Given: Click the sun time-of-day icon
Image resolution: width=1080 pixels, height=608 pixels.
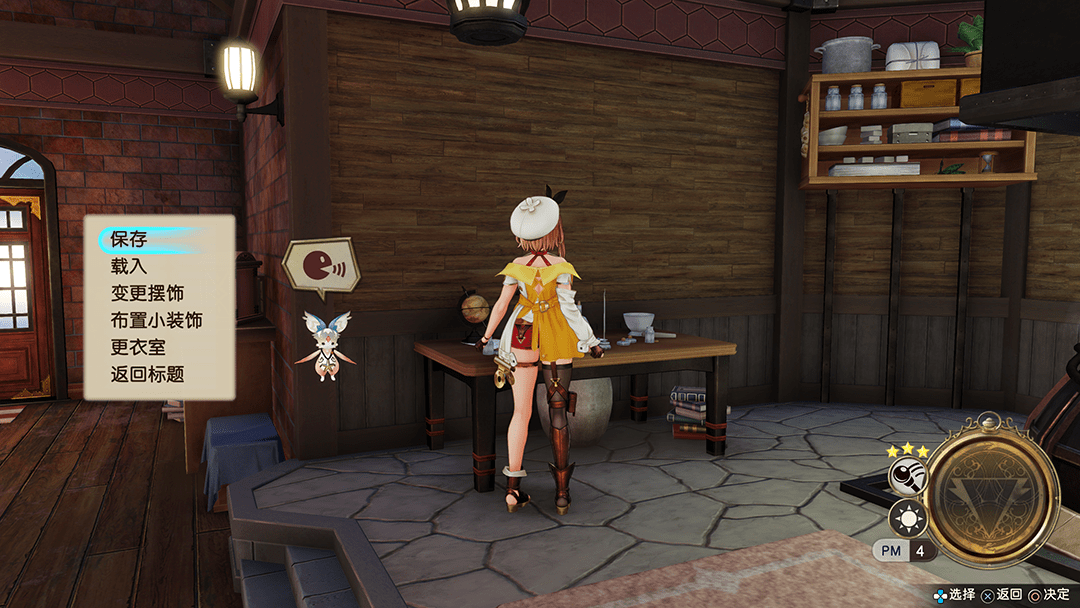Looking at the screenshot, I should pos(907,518).
